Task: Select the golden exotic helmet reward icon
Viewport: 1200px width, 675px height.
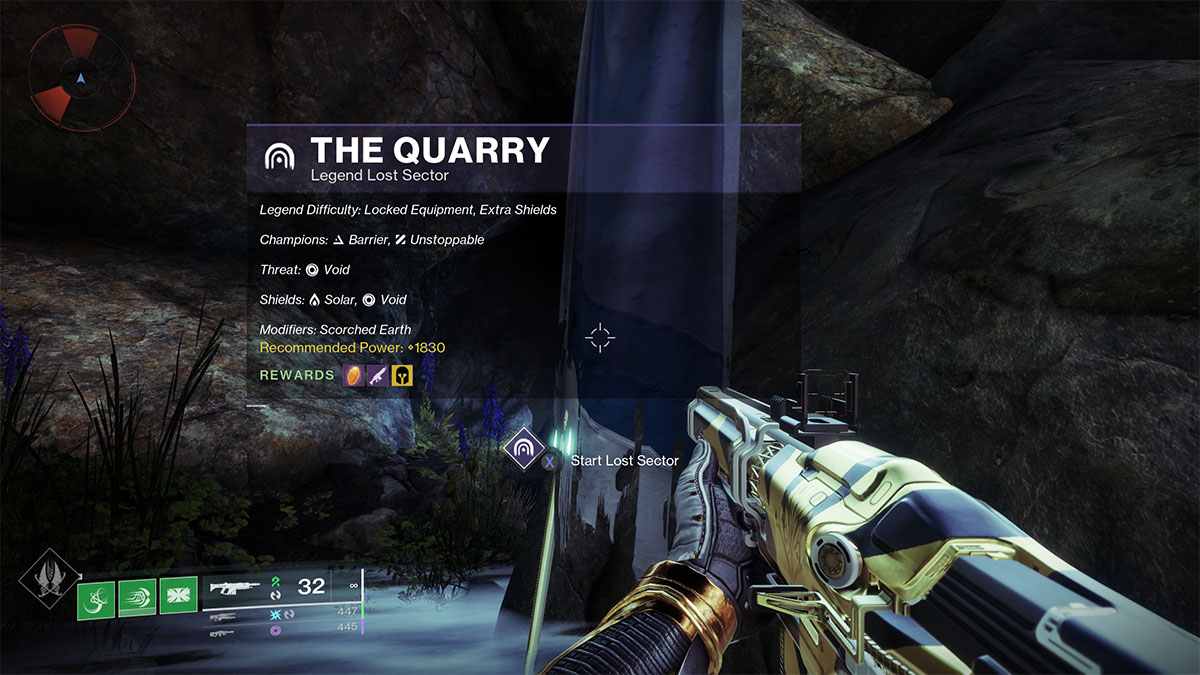Action: pos(402,375)
